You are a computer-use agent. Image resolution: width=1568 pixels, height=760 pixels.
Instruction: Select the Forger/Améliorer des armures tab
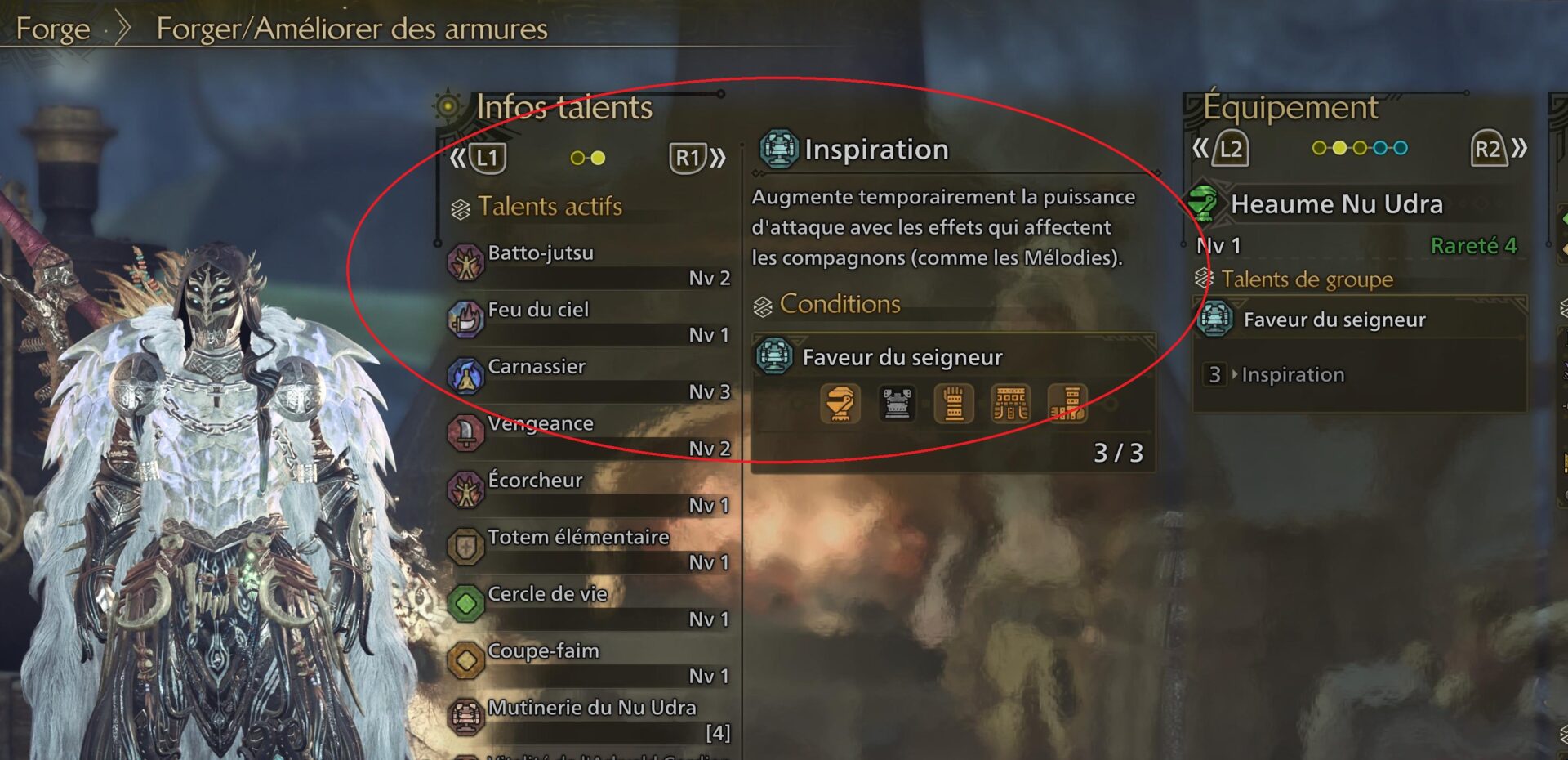(x=351, y=29)
